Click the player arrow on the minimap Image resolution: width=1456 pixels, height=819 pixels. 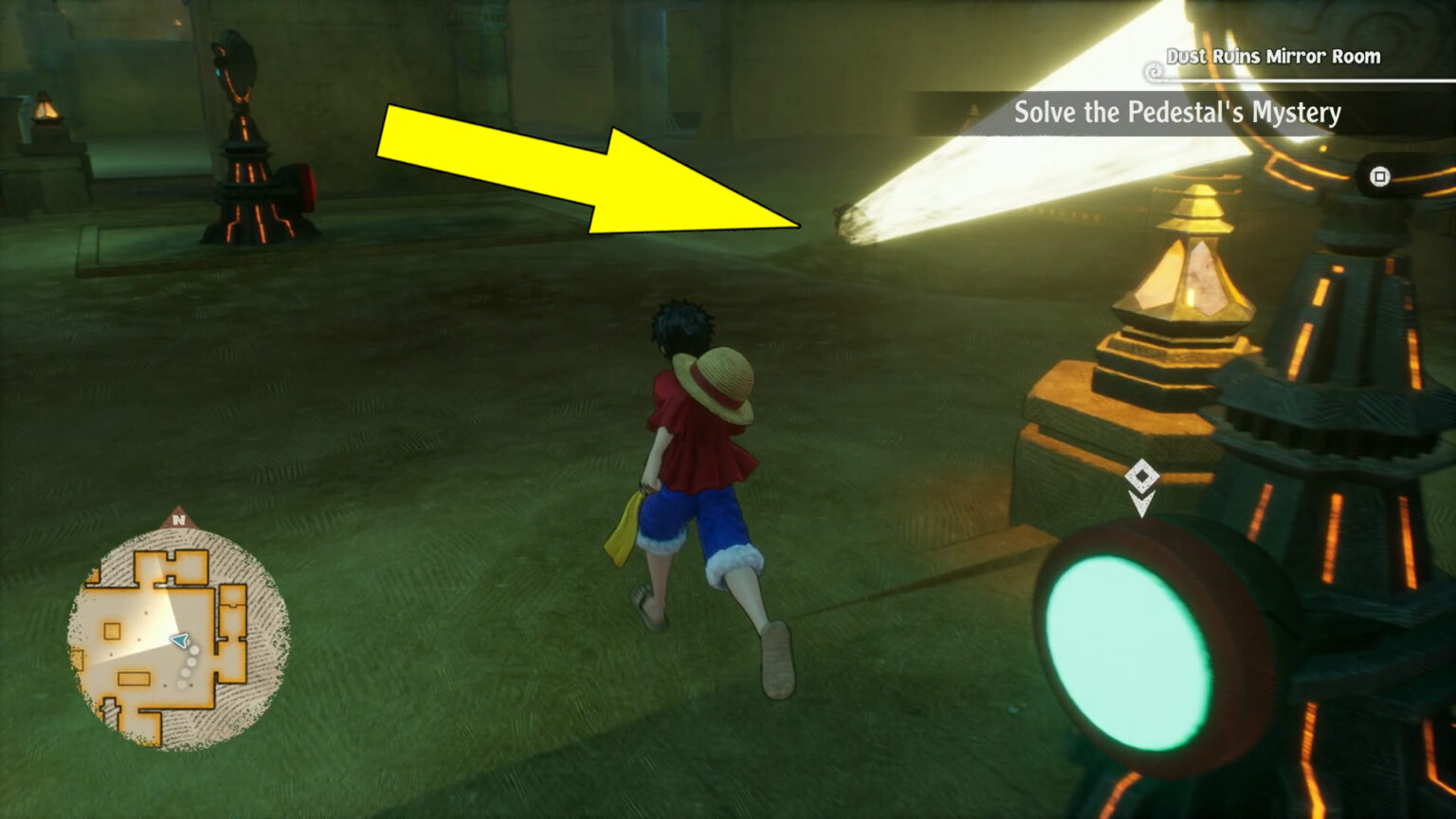pos(178,641)
